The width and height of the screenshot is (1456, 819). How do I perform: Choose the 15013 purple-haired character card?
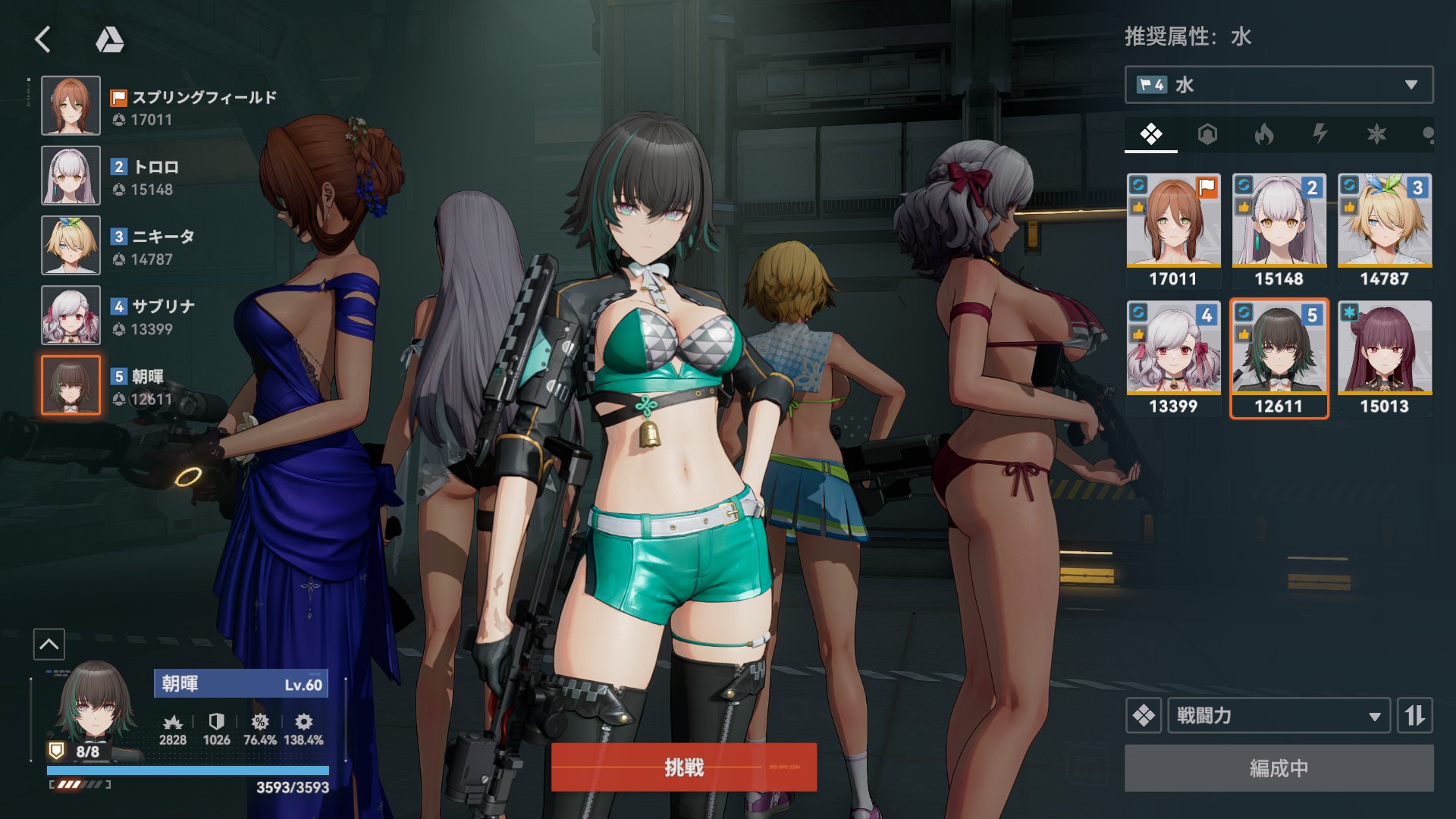(x=1384, y=358)
